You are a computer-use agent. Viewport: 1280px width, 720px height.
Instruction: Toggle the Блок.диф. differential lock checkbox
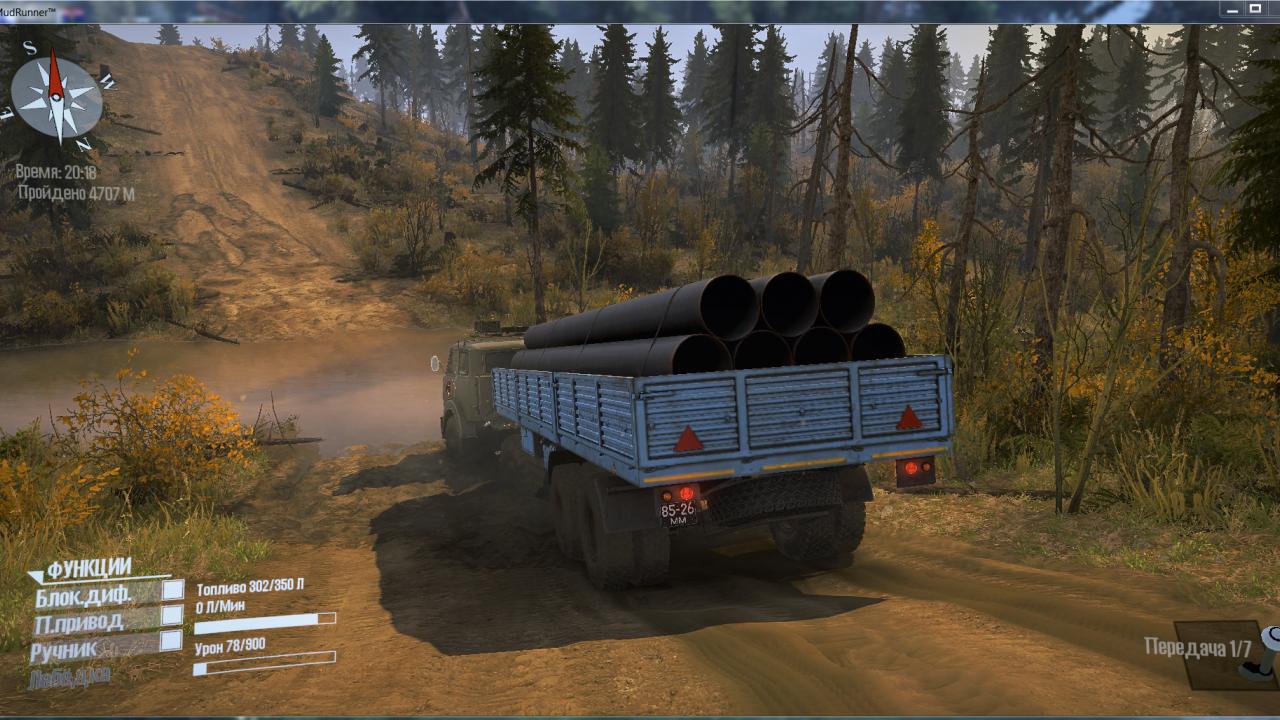click(x=172, y=590)
